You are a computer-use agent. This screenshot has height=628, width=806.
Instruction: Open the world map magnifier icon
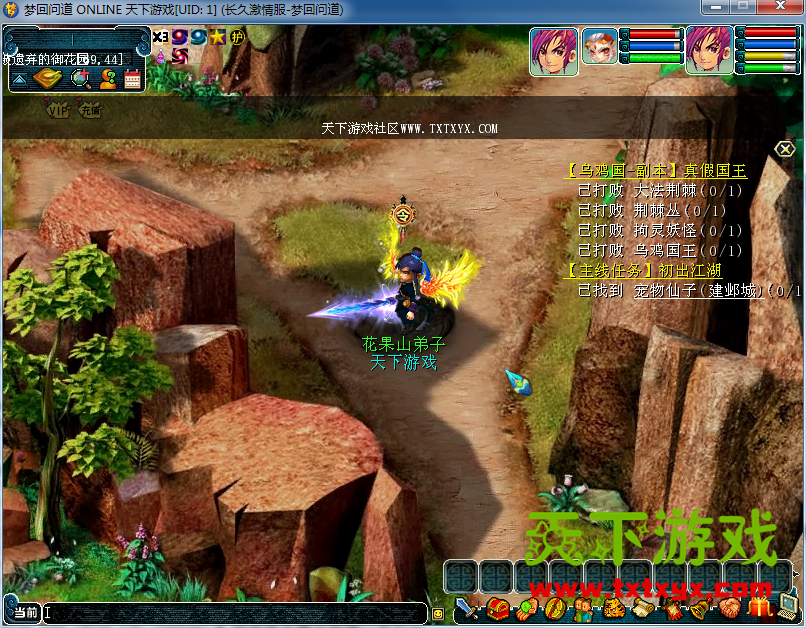click(x=79, y=80)
